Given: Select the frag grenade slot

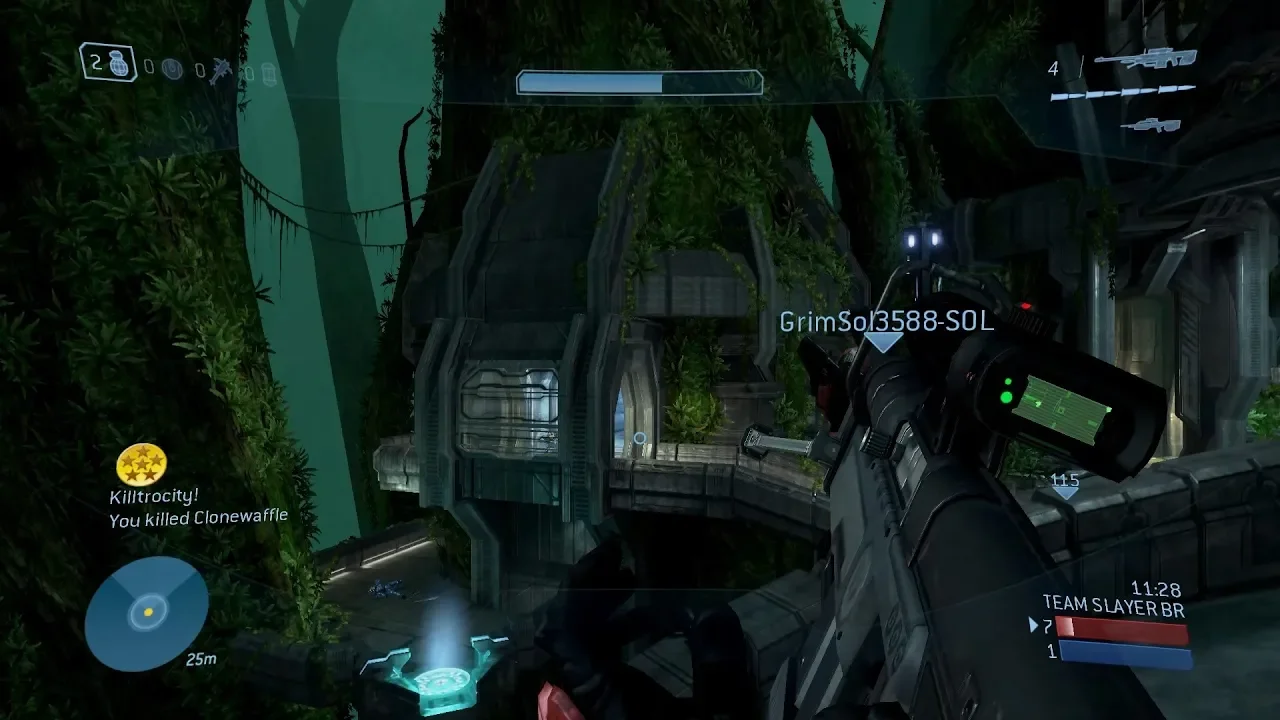Looking at the screenshot, I should [x=109, y=63].
